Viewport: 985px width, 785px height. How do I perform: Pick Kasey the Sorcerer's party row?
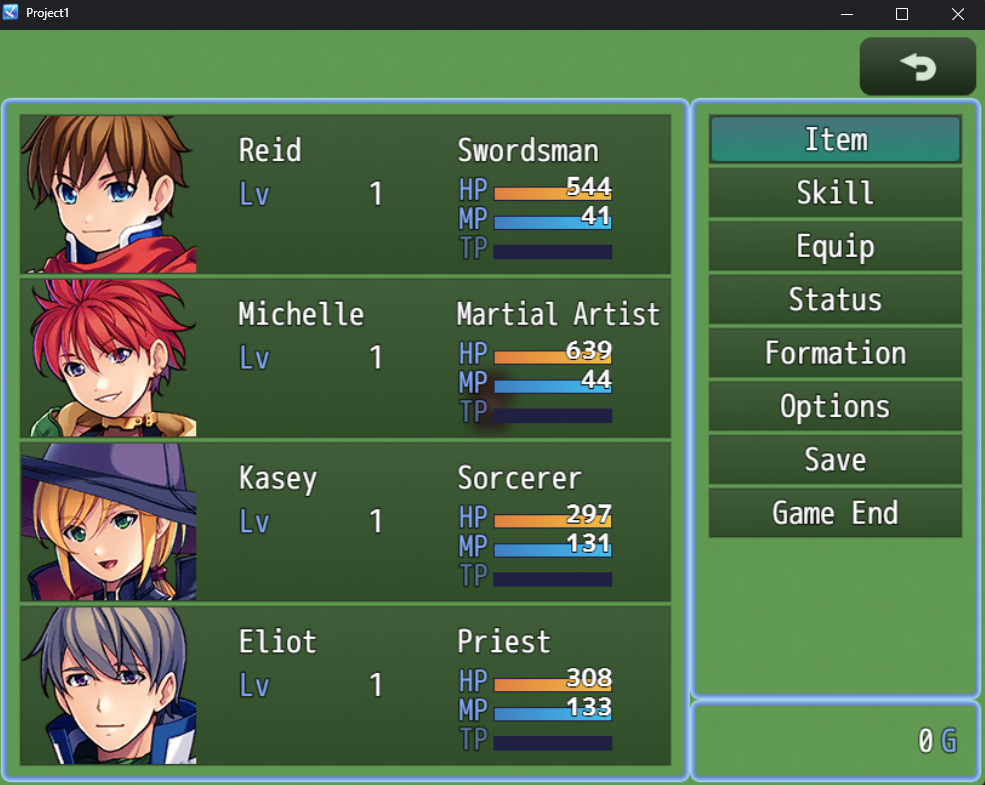click(x=345, y=522)
